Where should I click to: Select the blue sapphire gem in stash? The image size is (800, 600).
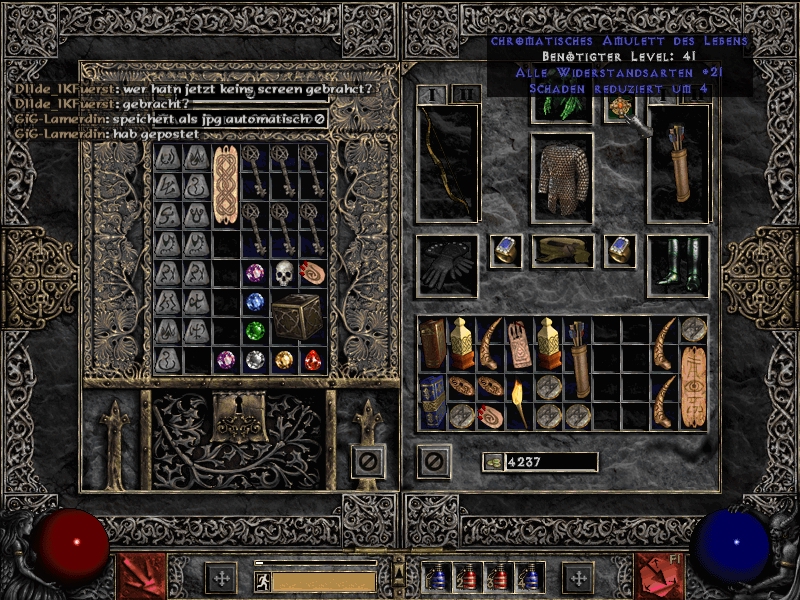pyautogui.click(x=257, y=301)
